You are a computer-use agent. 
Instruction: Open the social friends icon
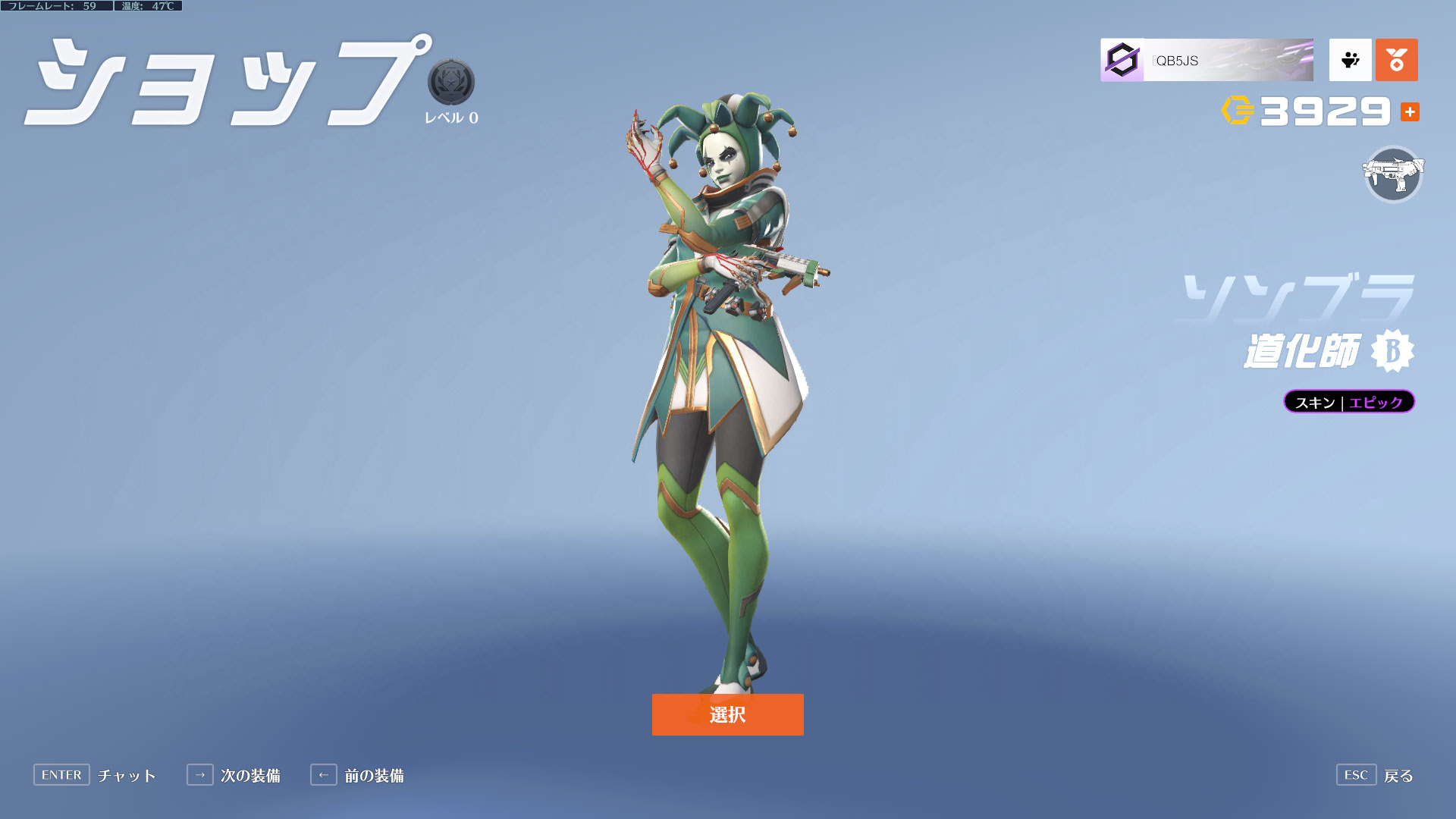coord(1350,60)
